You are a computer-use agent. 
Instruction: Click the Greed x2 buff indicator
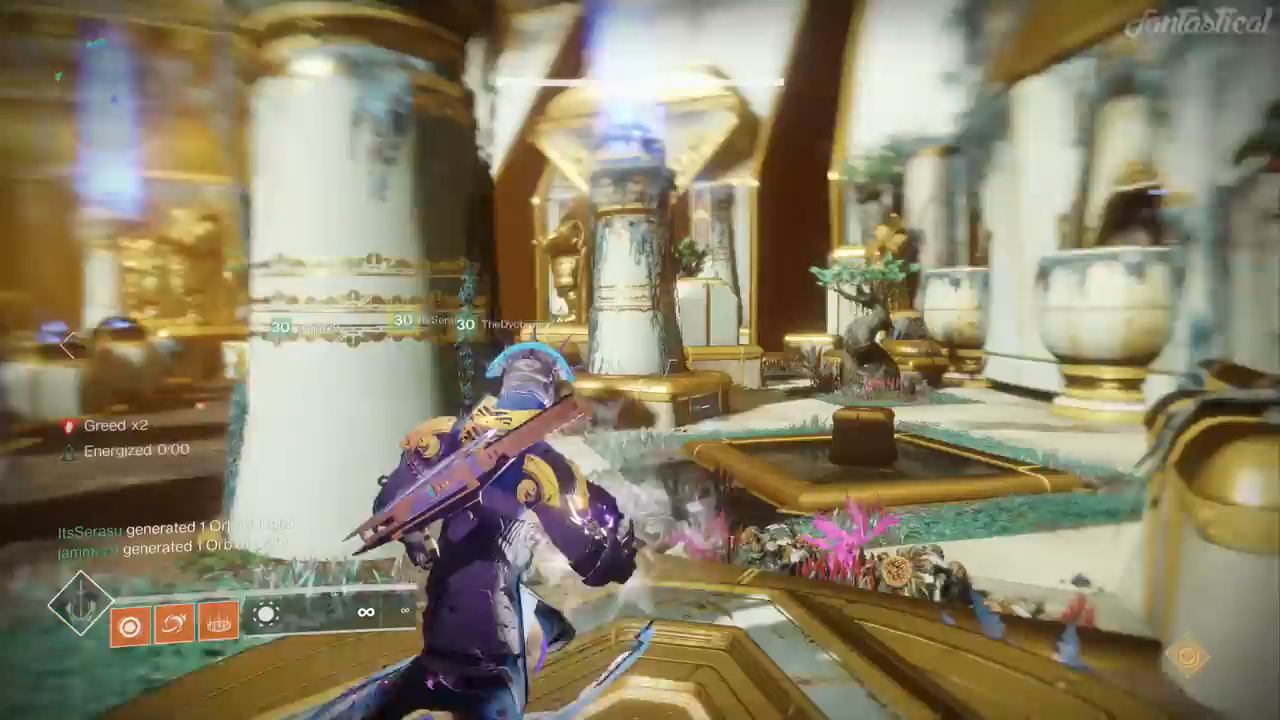tap(106, 425)
